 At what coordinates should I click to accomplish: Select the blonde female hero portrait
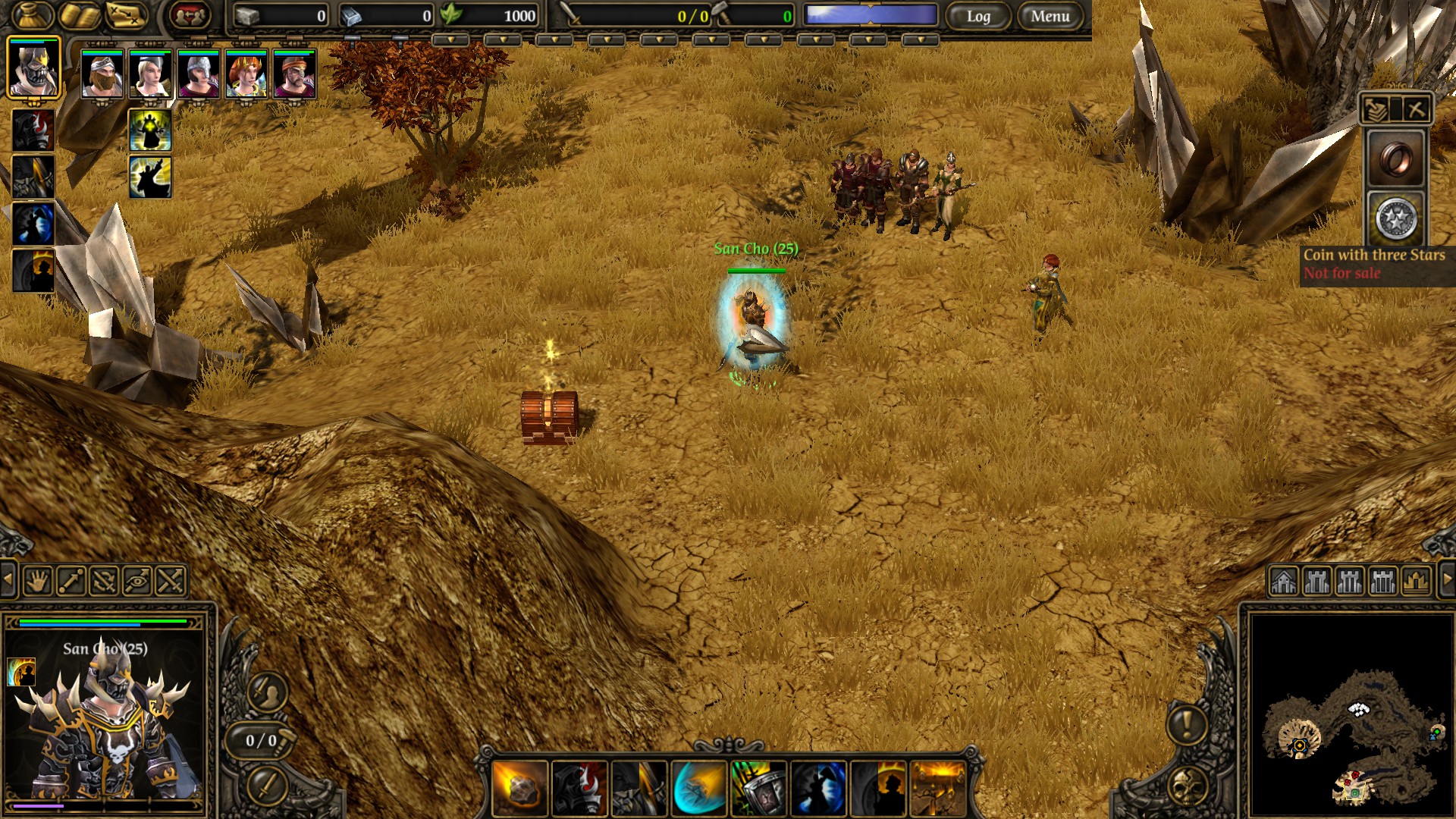coord(150,74)
